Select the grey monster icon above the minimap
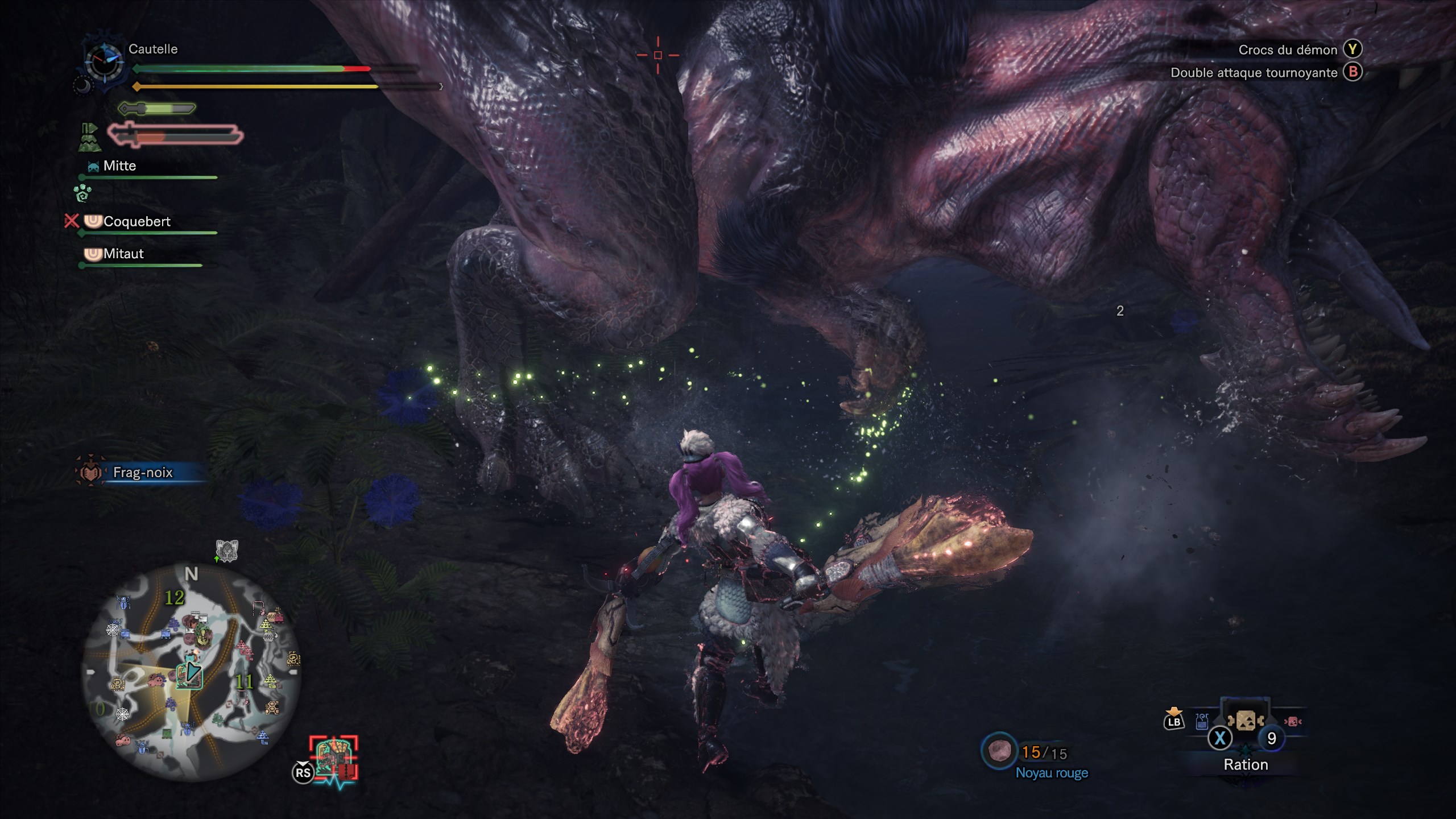Viewport: 1456px width, 819px height. point(226,551)
